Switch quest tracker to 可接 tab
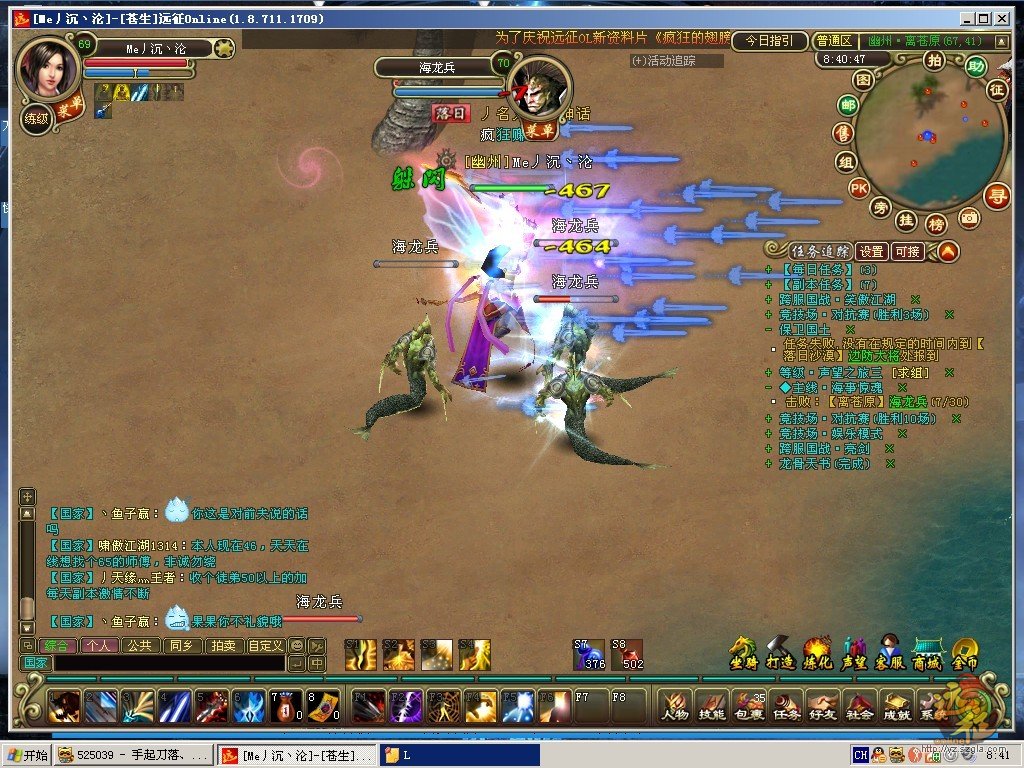The height and width of the screenshot is (768, 1024). (908, 252)
